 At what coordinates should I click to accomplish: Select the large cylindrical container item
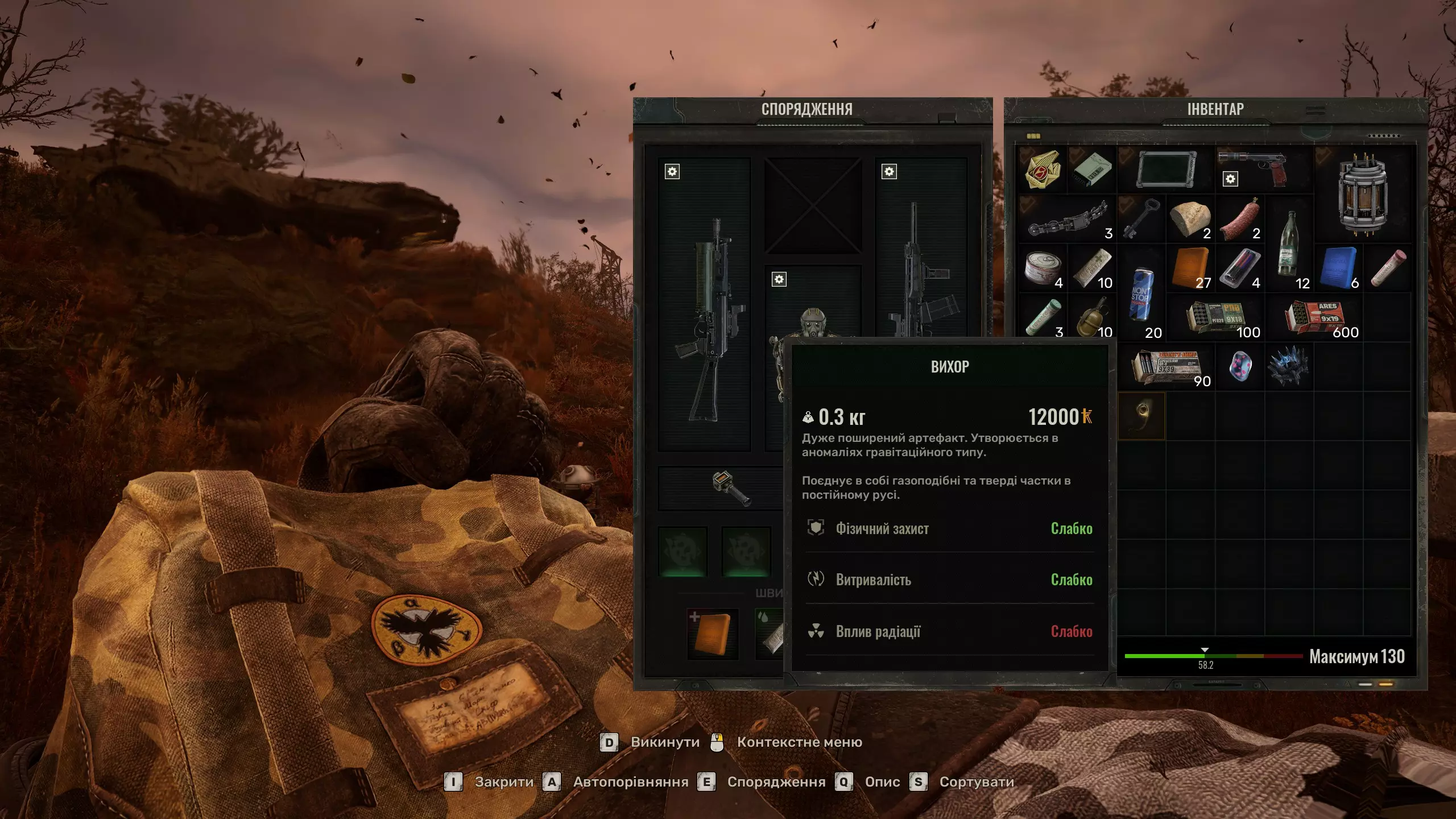pos(1363,195)
